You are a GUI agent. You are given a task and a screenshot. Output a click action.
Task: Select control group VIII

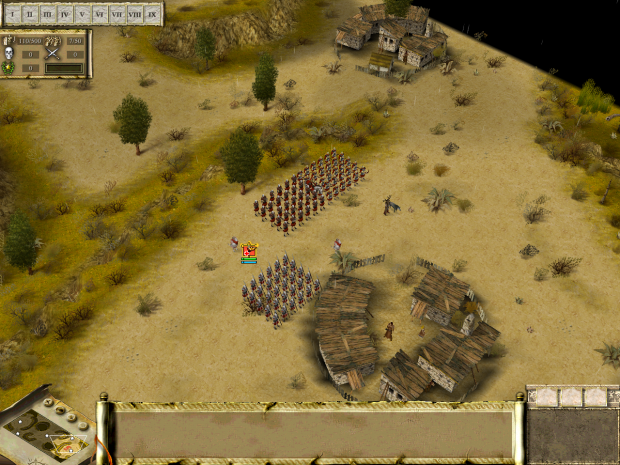134,15
